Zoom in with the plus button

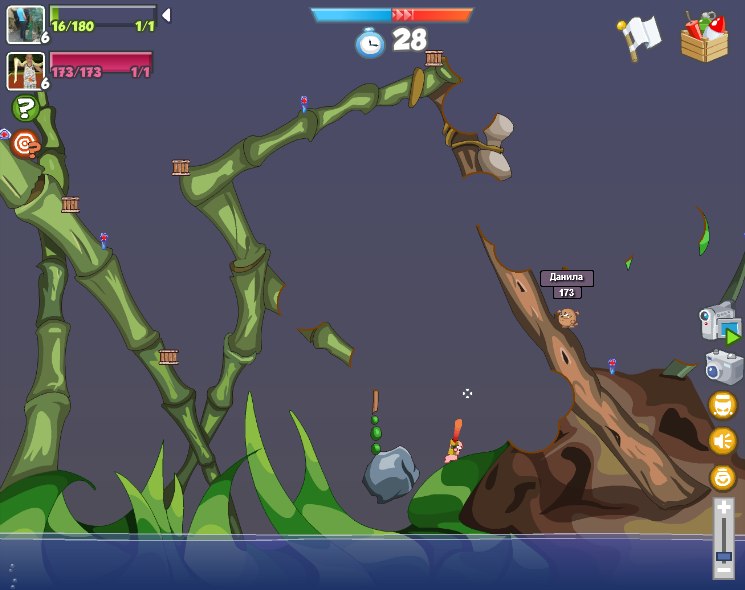[723, 509]
